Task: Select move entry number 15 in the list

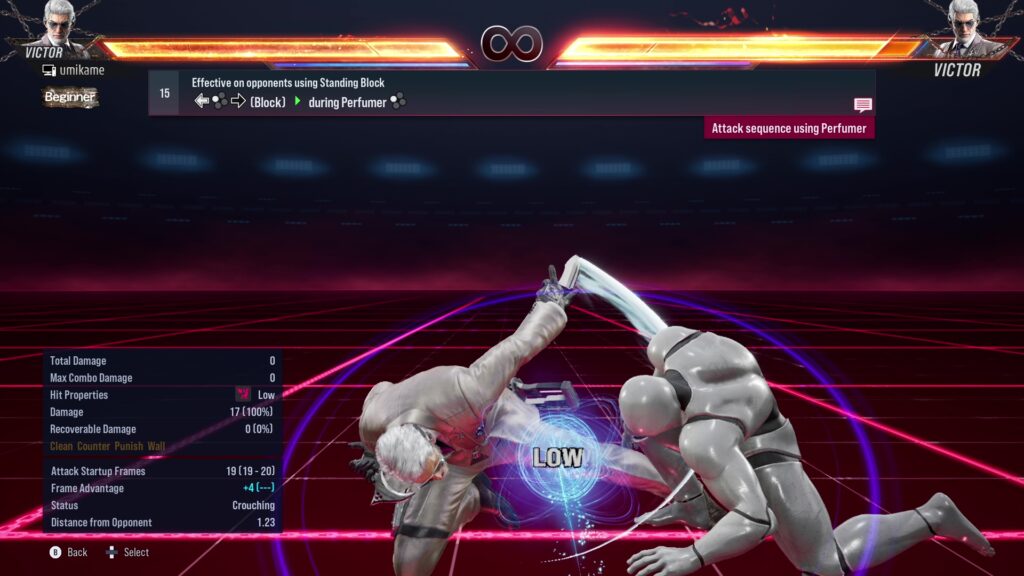Action: click(164, 93)
